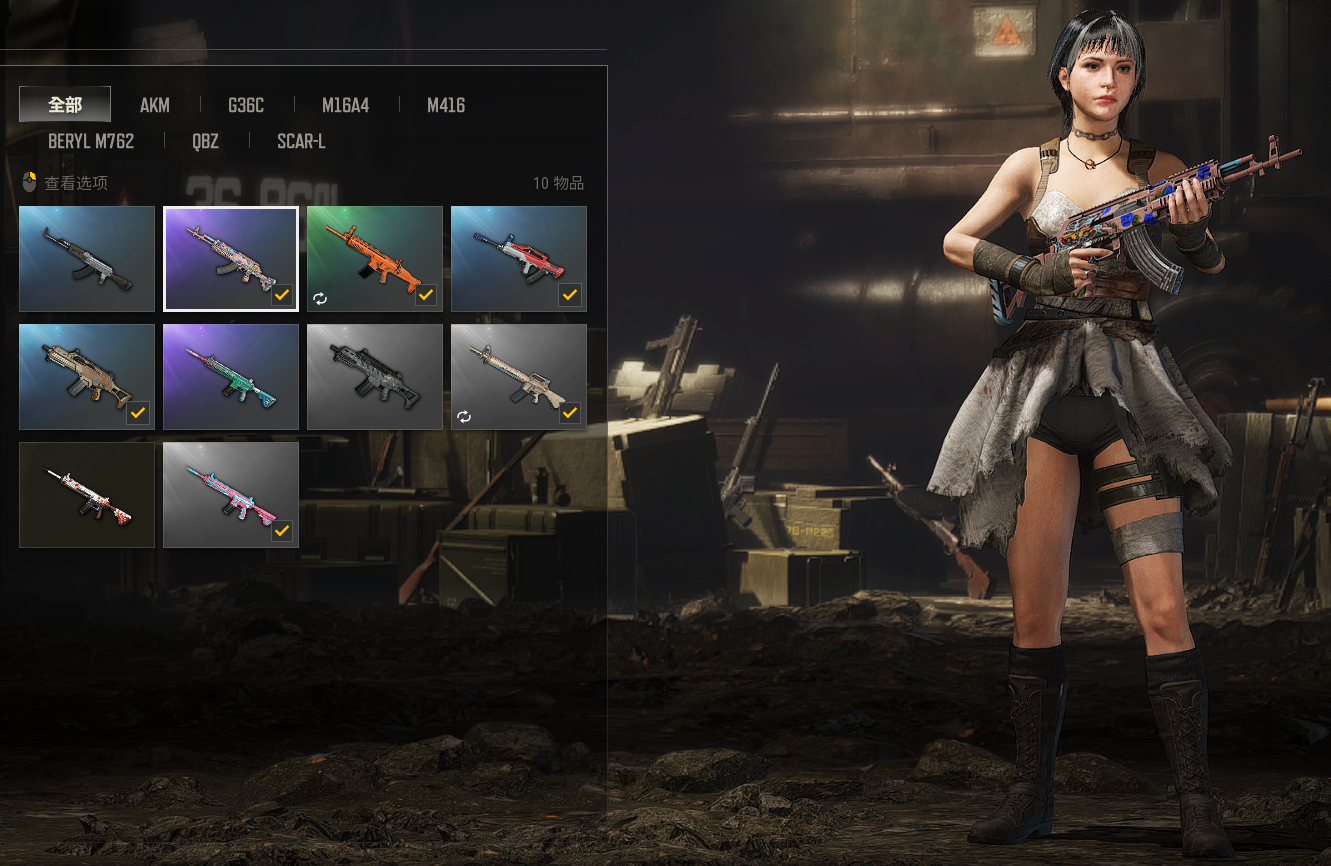Select the colorful AKM skin on purple
1331x866 pixels.
coord(231,259)
